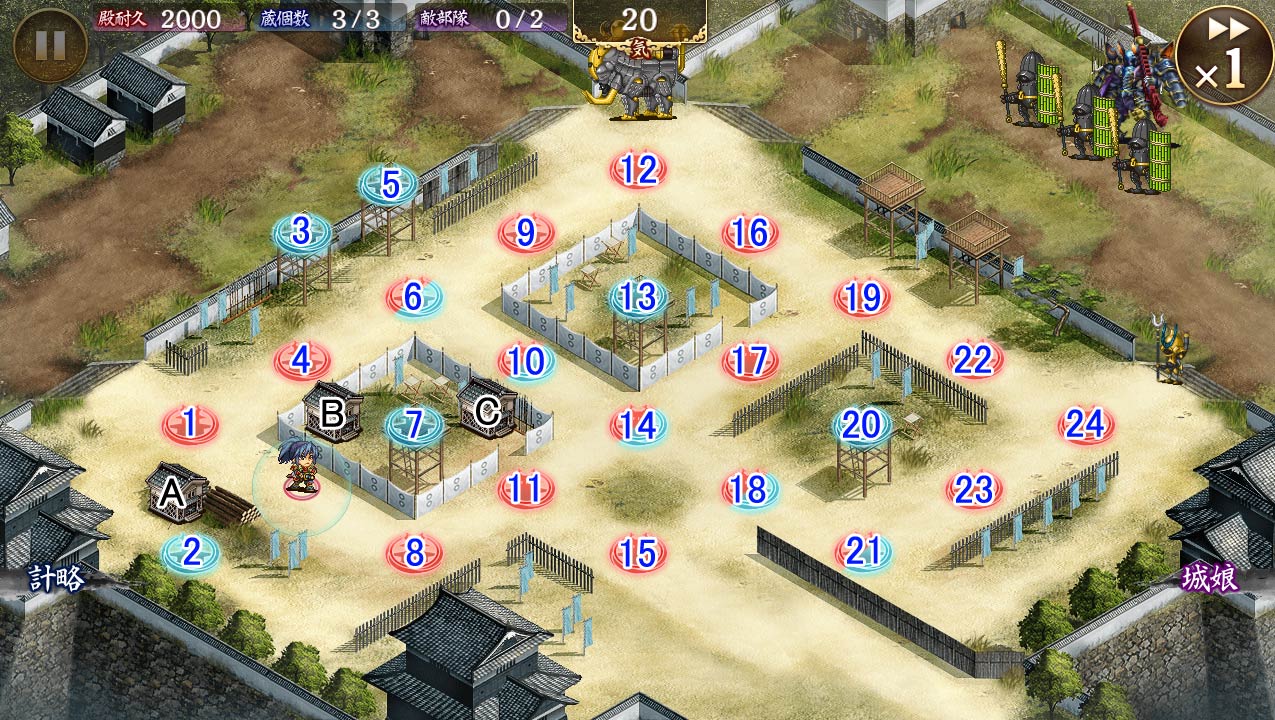Screen dimensions: 1275x720
Task: Select deployment tile number 7
Action: click(414, 425)
